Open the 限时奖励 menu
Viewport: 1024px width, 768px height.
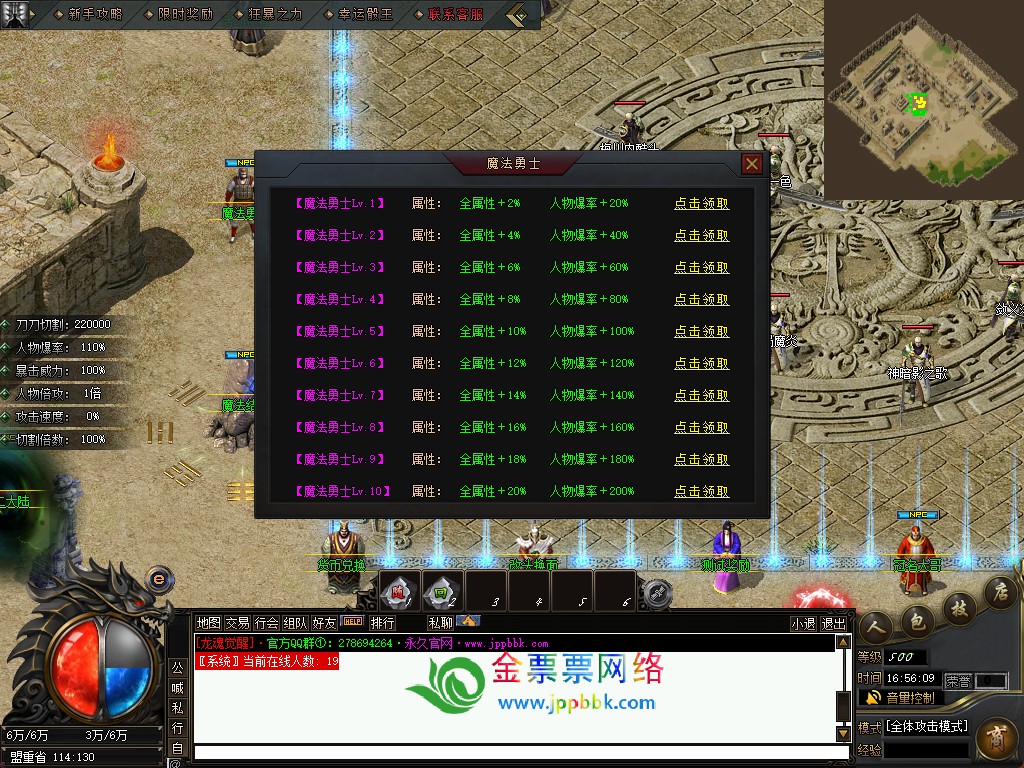185,14
